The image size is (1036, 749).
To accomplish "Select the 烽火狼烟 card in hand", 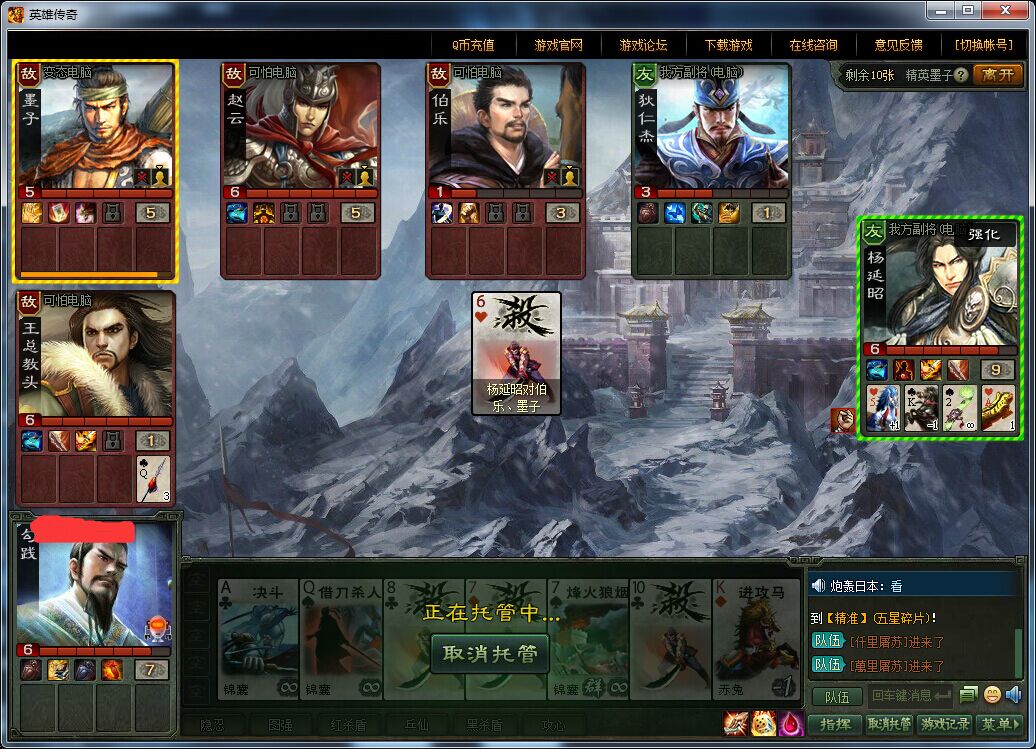I will point(587,640).
